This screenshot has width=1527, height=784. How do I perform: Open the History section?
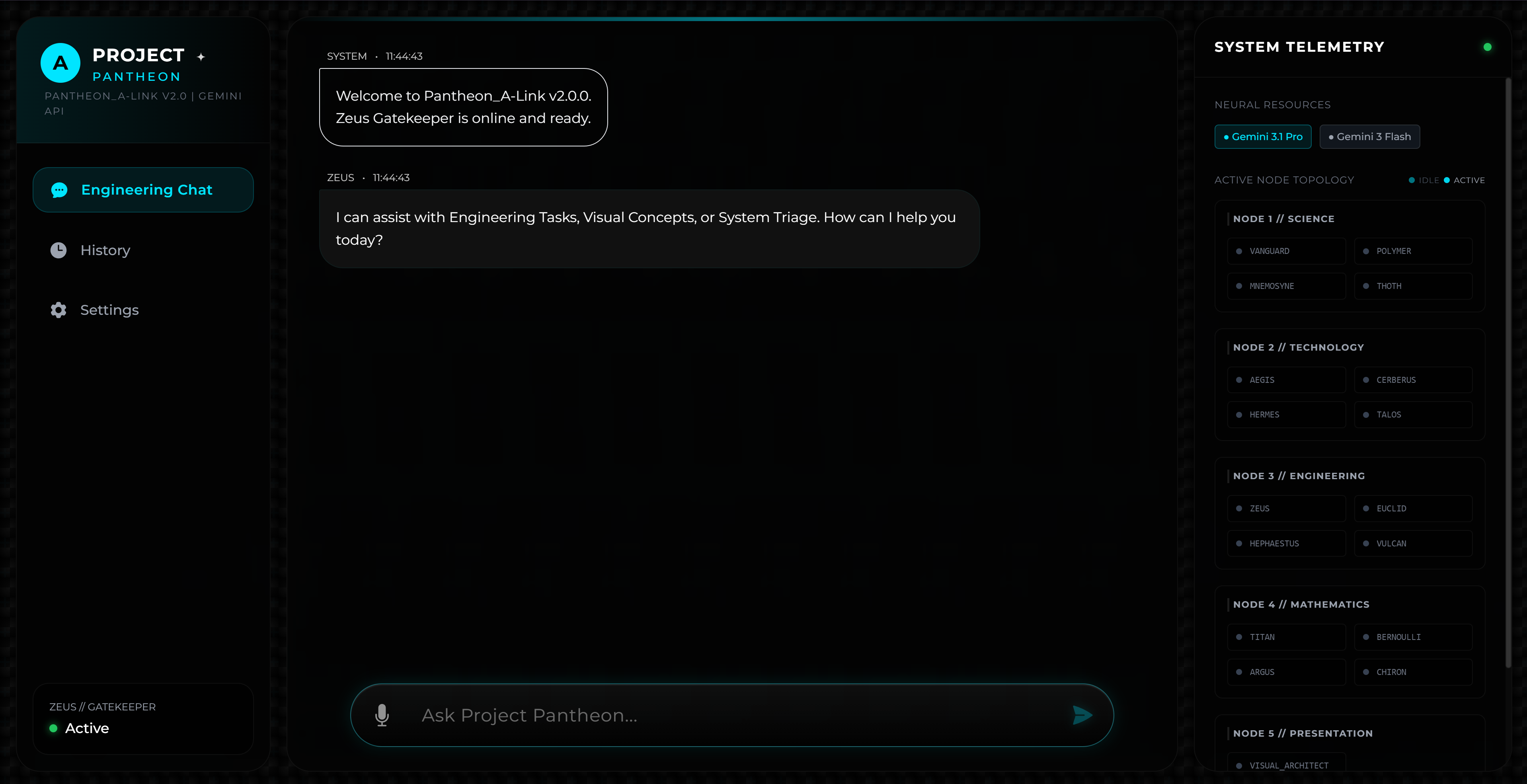click(105, 250)
